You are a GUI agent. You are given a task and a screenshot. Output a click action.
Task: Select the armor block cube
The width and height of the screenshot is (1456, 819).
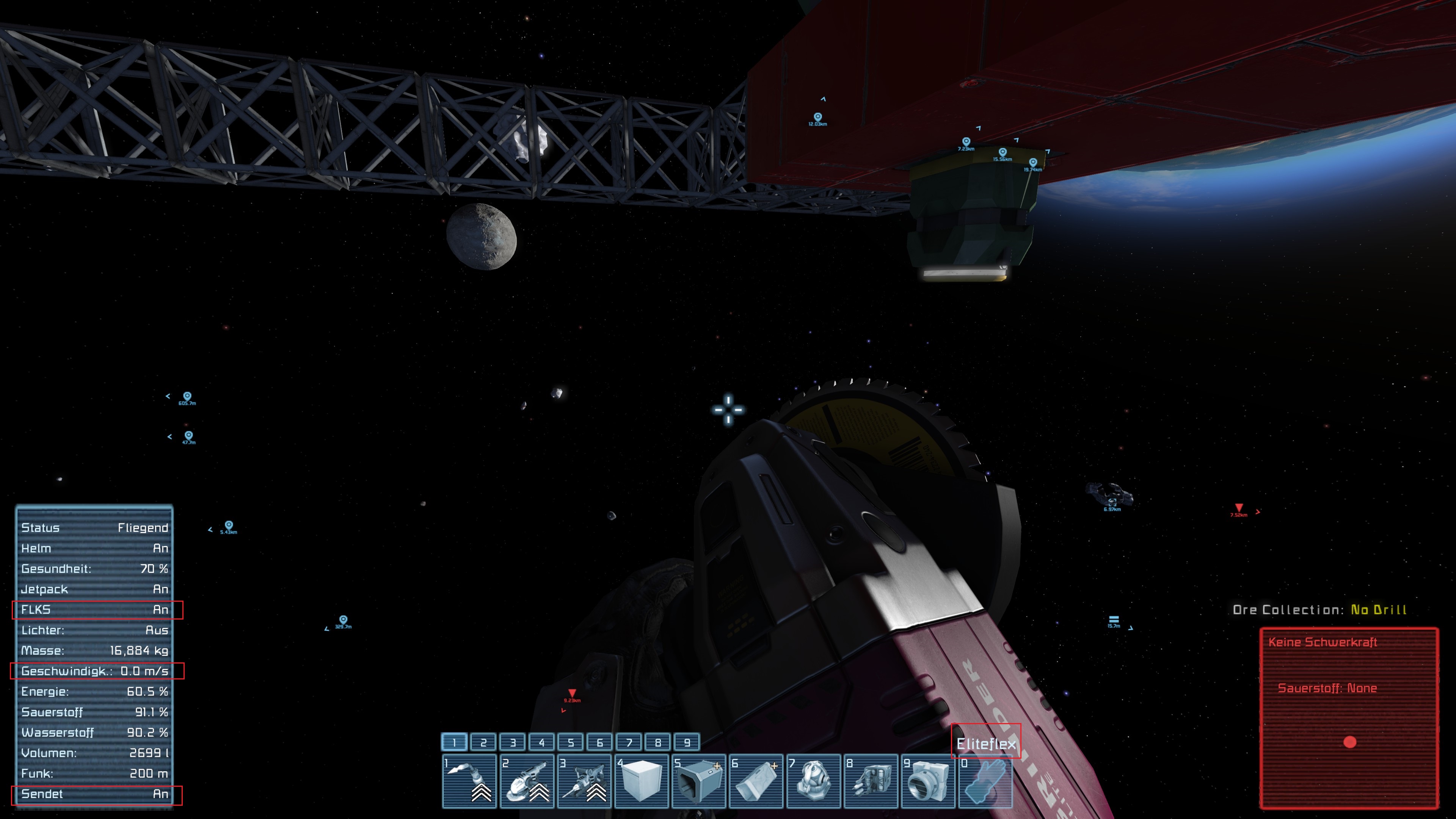coord(642,781)
